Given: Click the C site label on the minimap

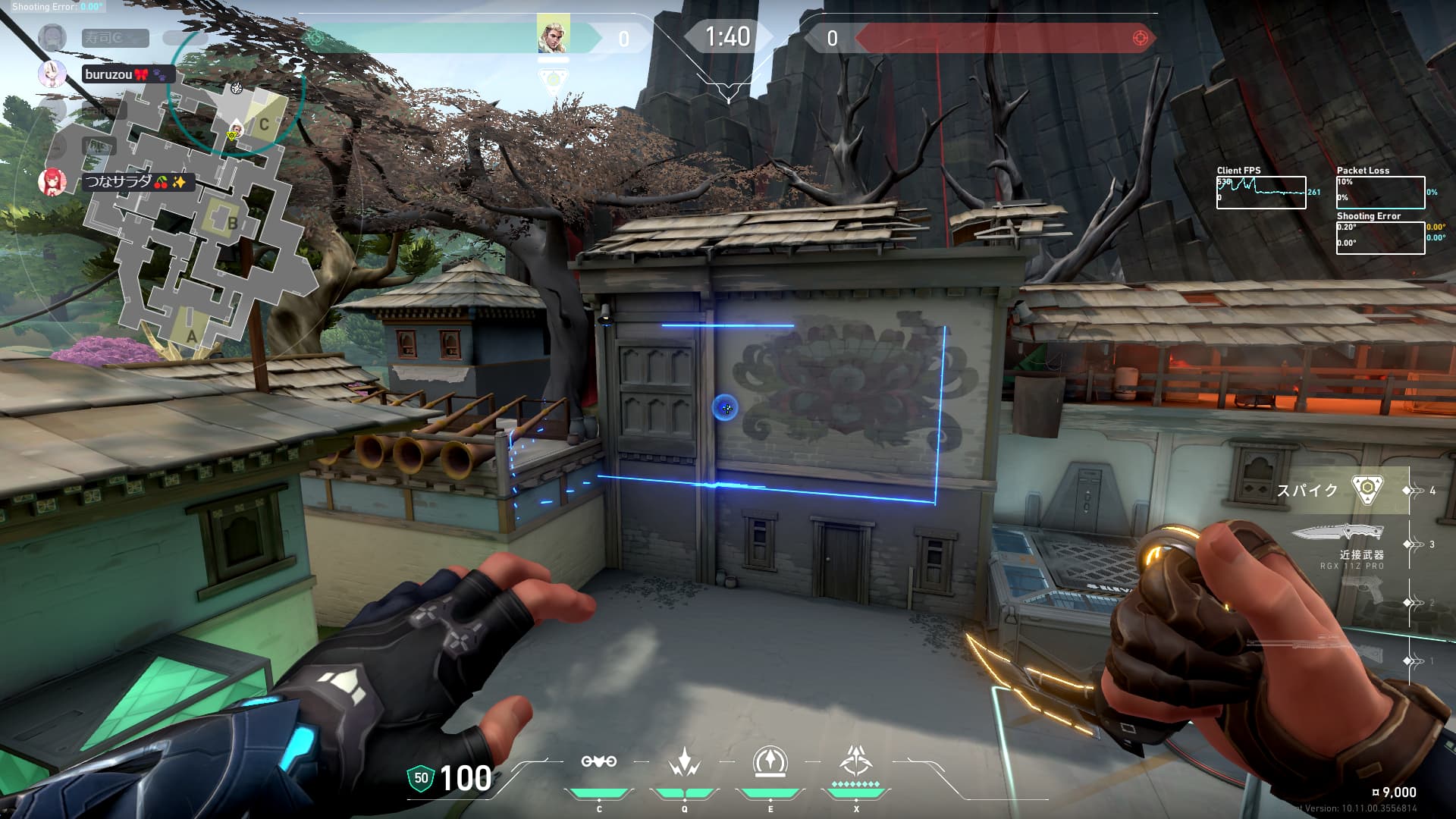Looking at the screenshot, I should pos(264,124).
